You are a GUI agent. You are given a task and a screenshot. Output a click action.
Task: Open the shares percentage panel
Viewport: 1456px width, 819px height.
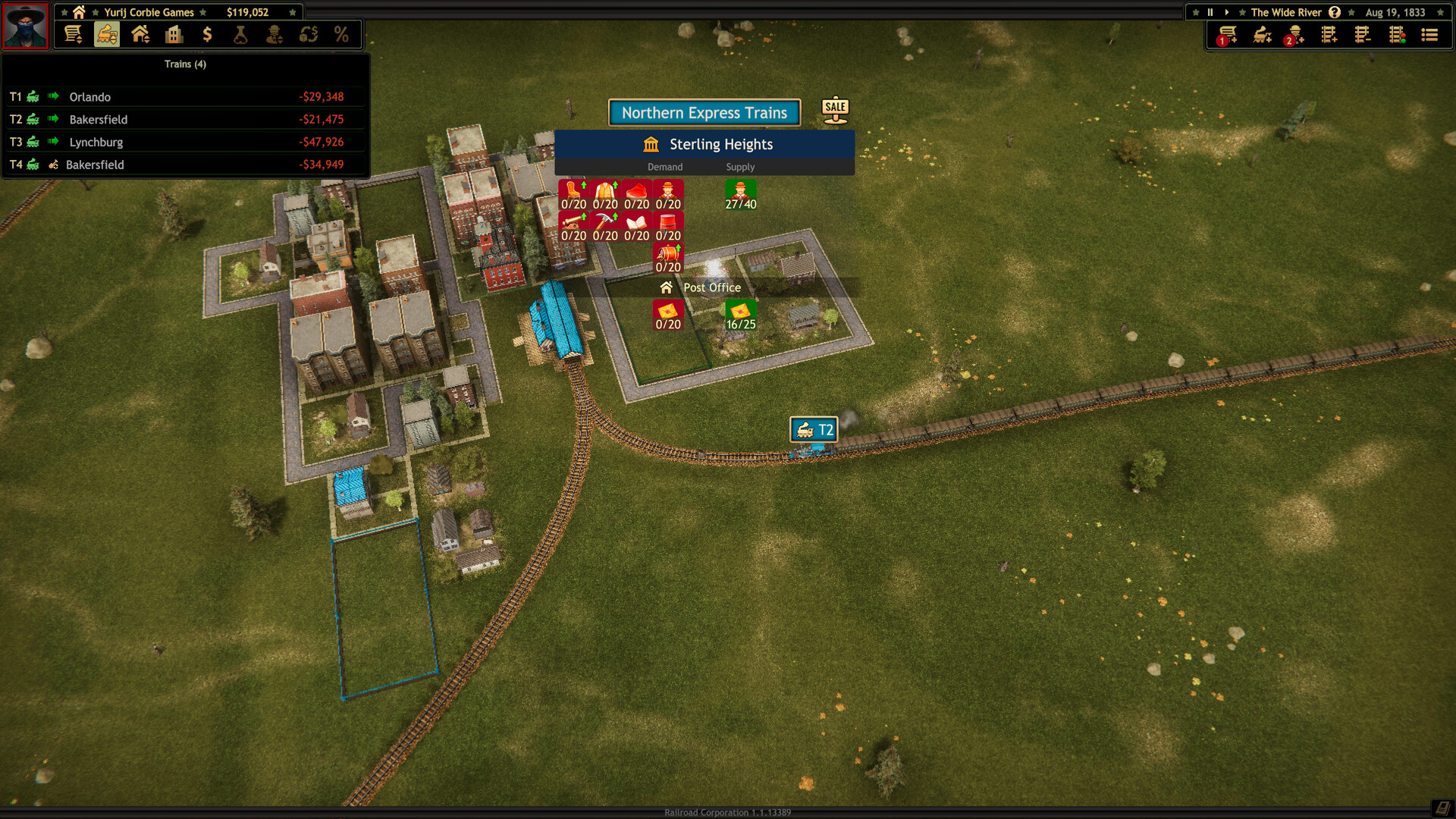[341, 33]
